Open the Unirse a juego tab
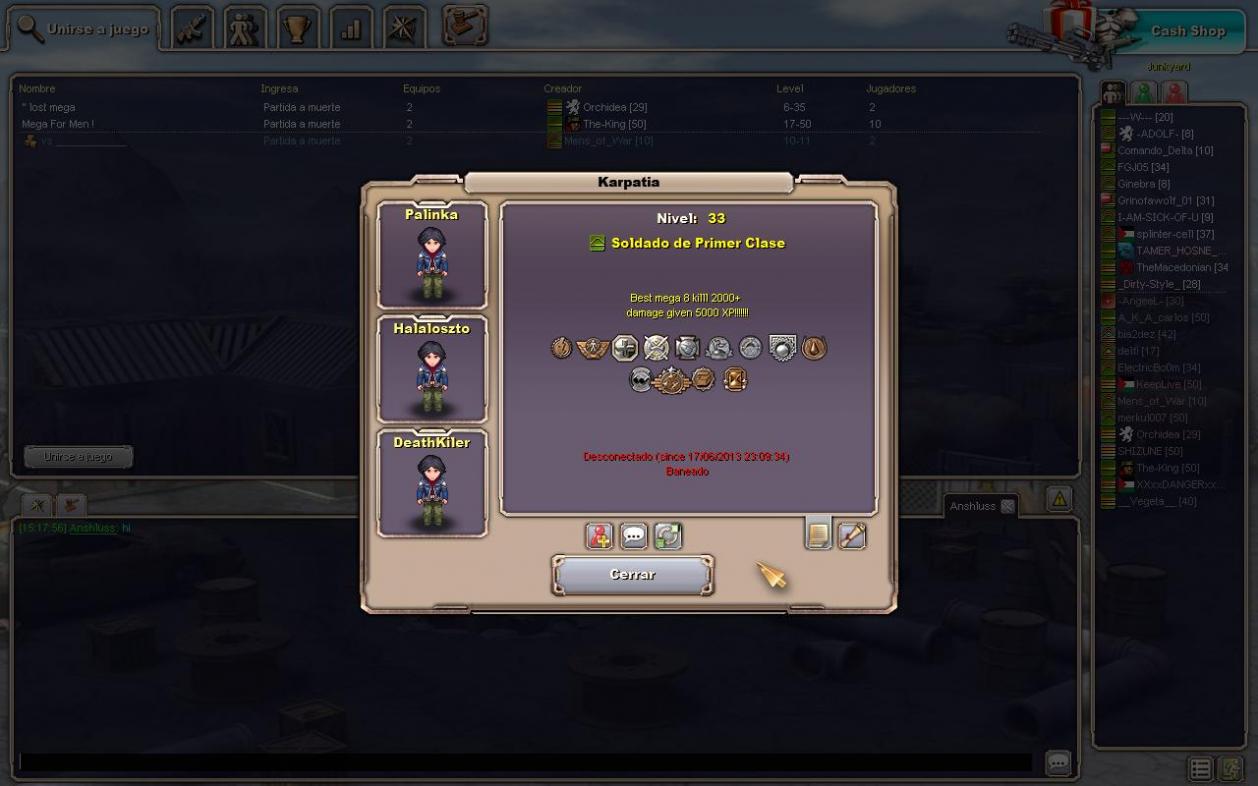The image size is (1258, 786). coord(84,29)
